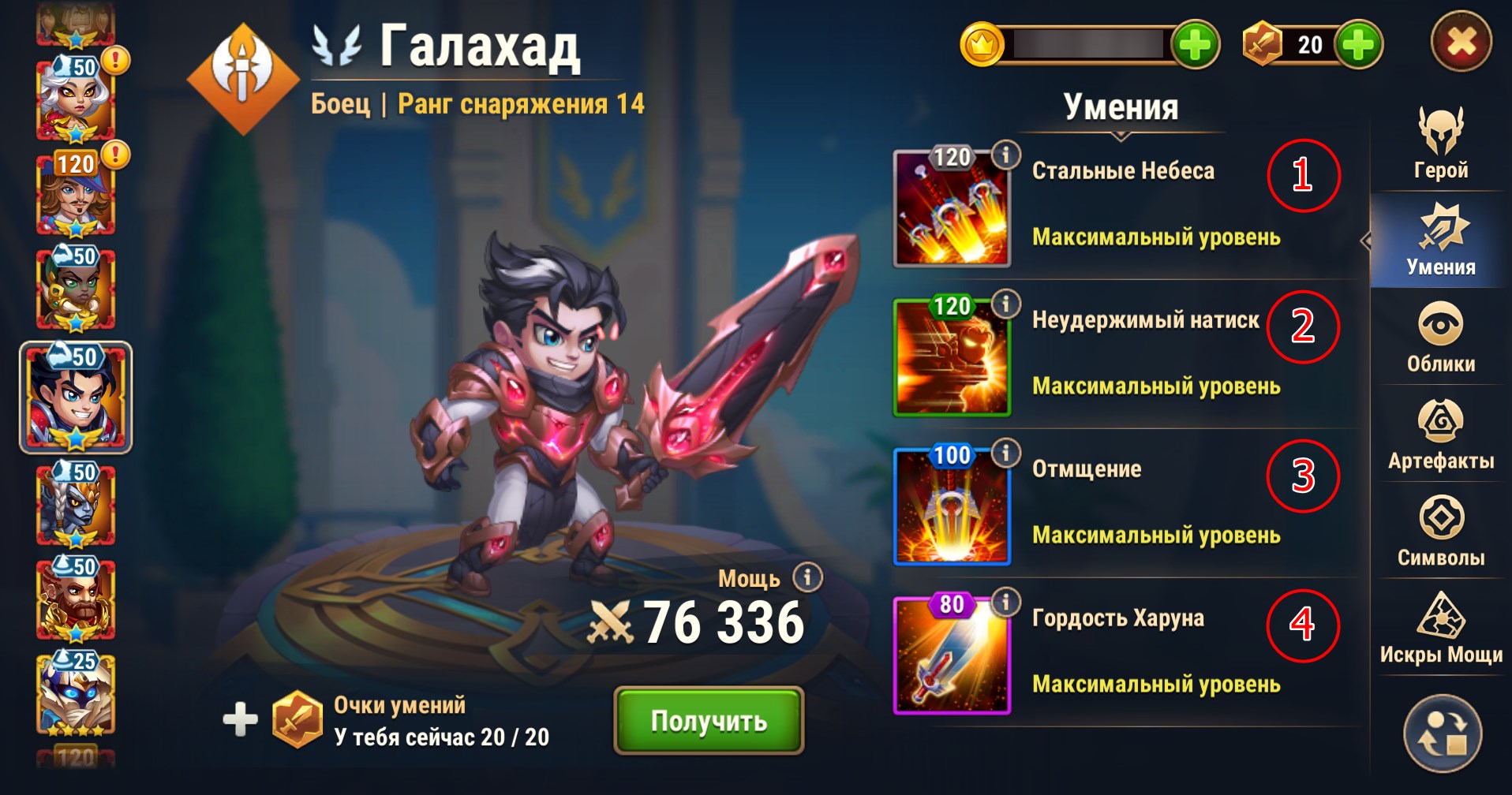Select the Неудержимый натиск skill icon
Image resolution: width=1512 pixels, height=795 pixels.
(952, 357)
